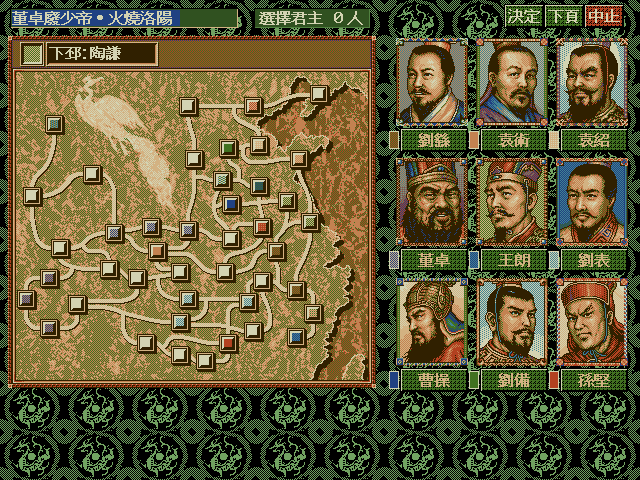Pick ruler 孫堅 portrait
640x480 pixels.
[591, 324]
